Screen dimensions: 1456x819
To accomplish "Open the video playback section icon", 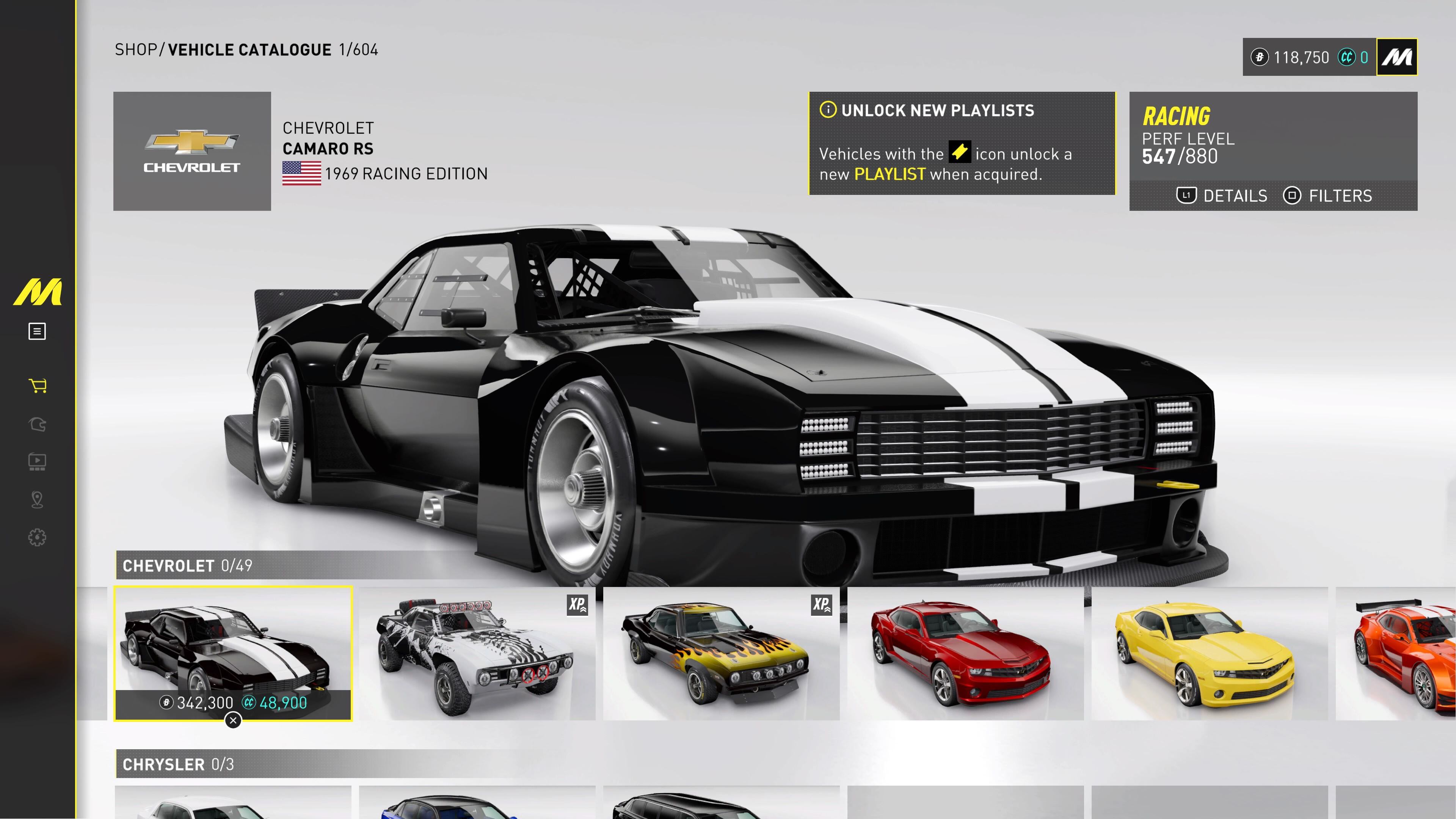I will [x=37, y=462].
